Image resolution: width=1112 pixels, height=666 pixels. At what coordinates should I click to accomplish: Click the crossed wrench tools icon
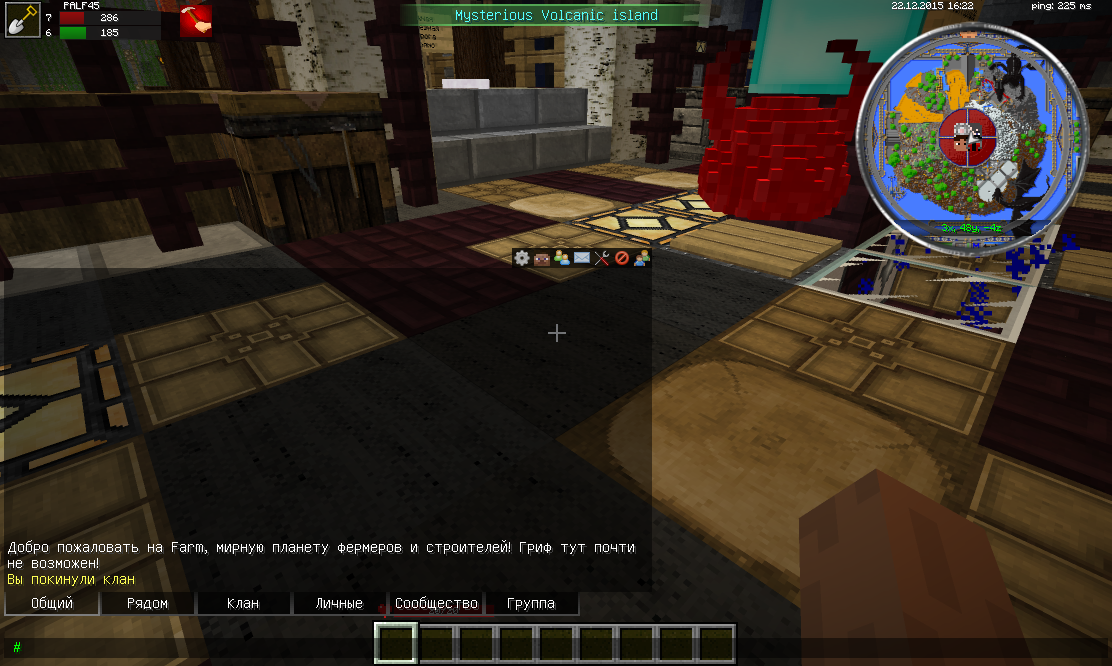[601, 258]
